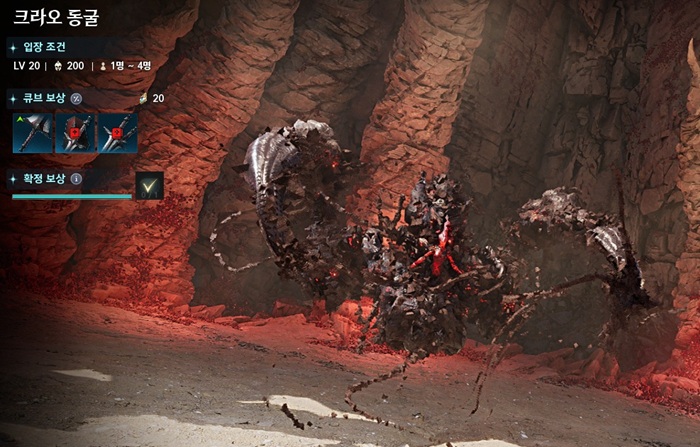Select the helmet cube reward icon
This screenshot has width=700, height=447.
(x=74, y=132)
